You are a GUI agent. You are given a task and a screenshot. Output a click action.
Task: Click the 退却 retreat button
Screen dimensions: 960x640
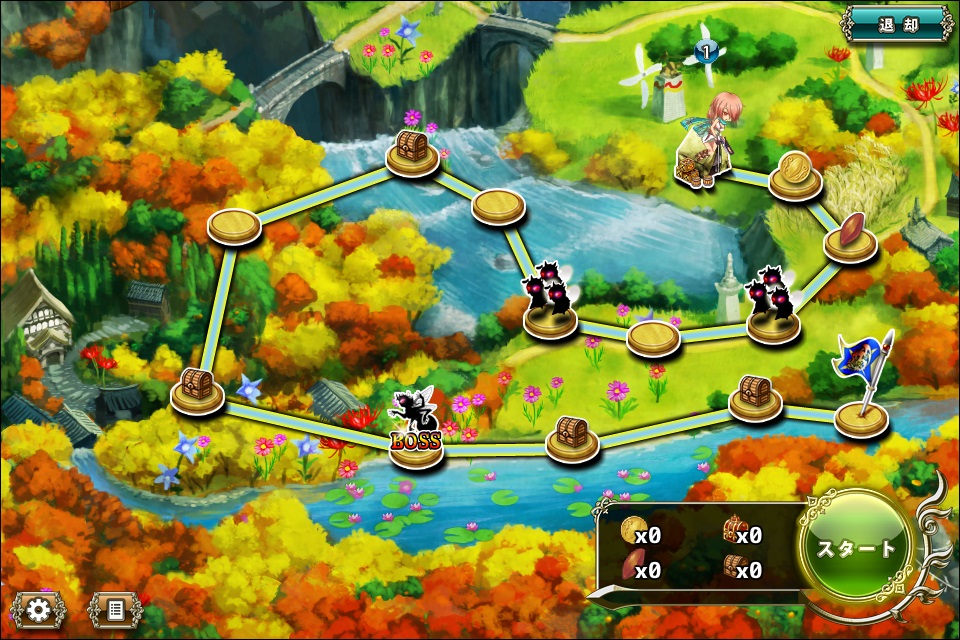tap(897, 24)
